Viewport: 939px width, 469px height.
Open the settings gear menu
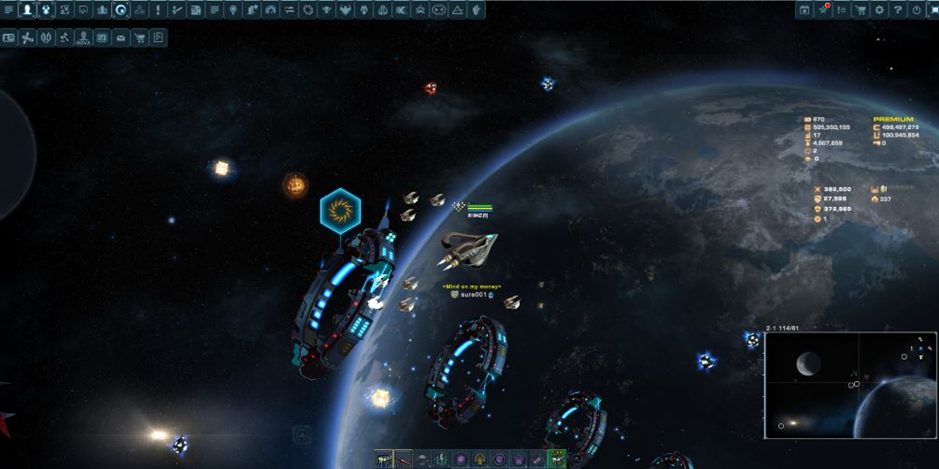click(x=880, y=10)
